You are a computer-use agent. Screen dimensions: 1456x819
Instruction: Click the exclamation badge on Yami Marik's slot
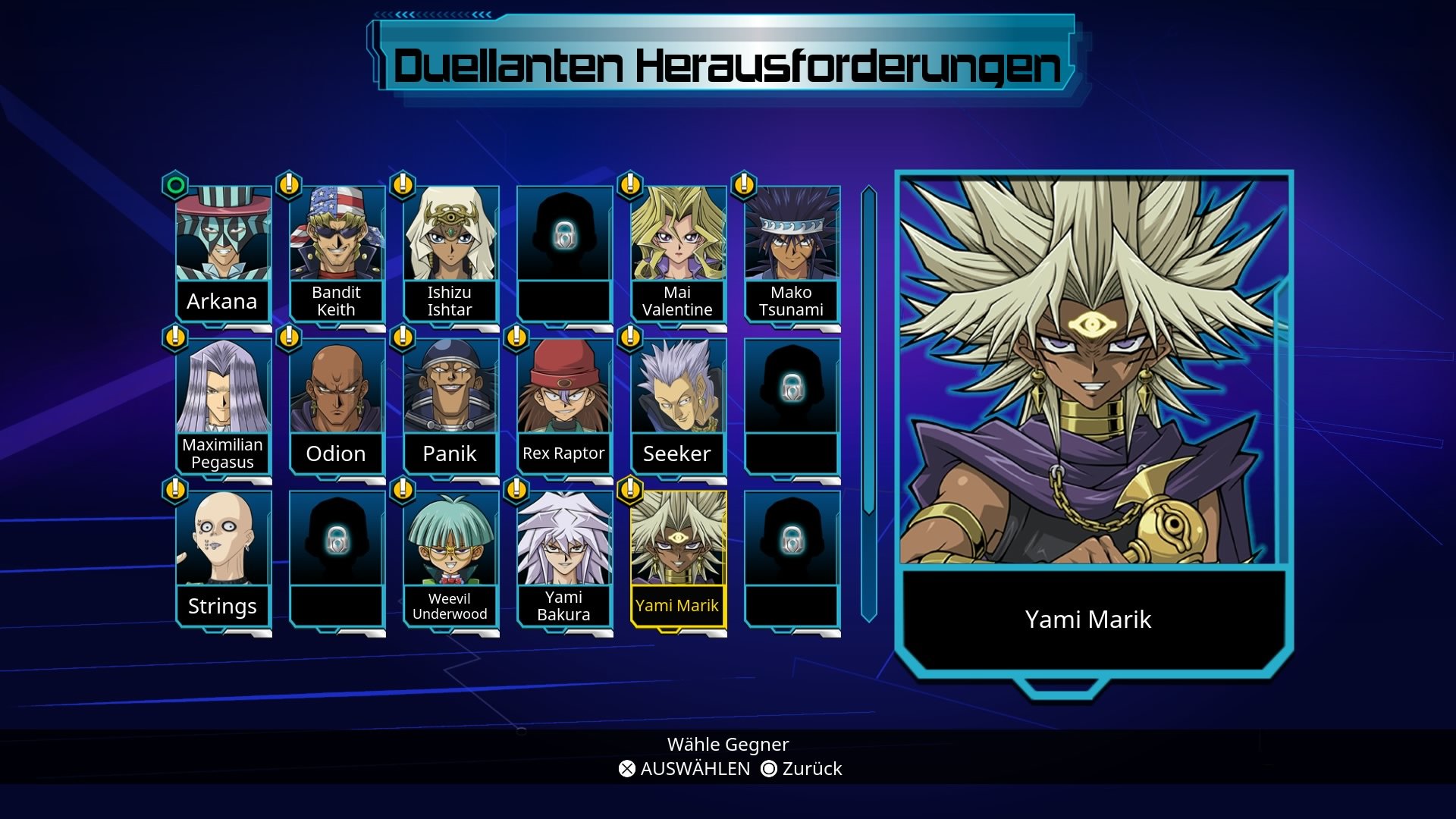point(629,491)
